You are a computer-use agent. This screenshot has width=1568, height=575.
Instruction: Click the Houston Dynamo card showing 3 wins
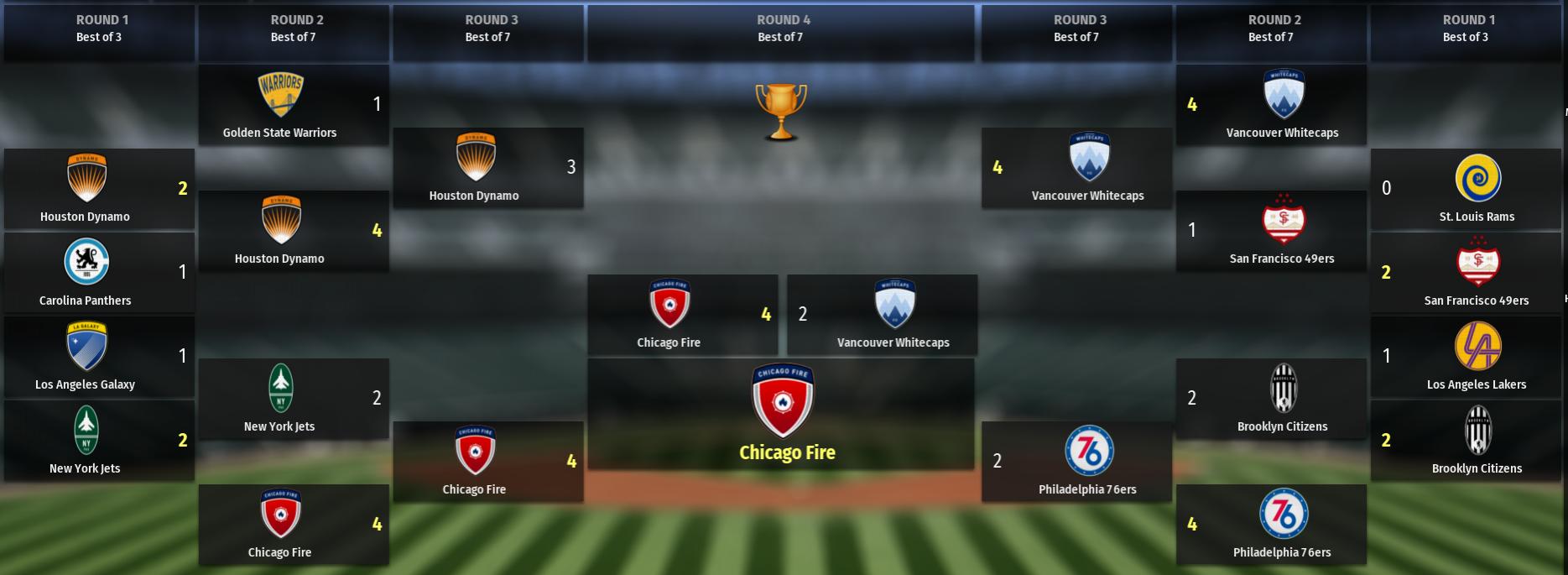tap(487, 168)
